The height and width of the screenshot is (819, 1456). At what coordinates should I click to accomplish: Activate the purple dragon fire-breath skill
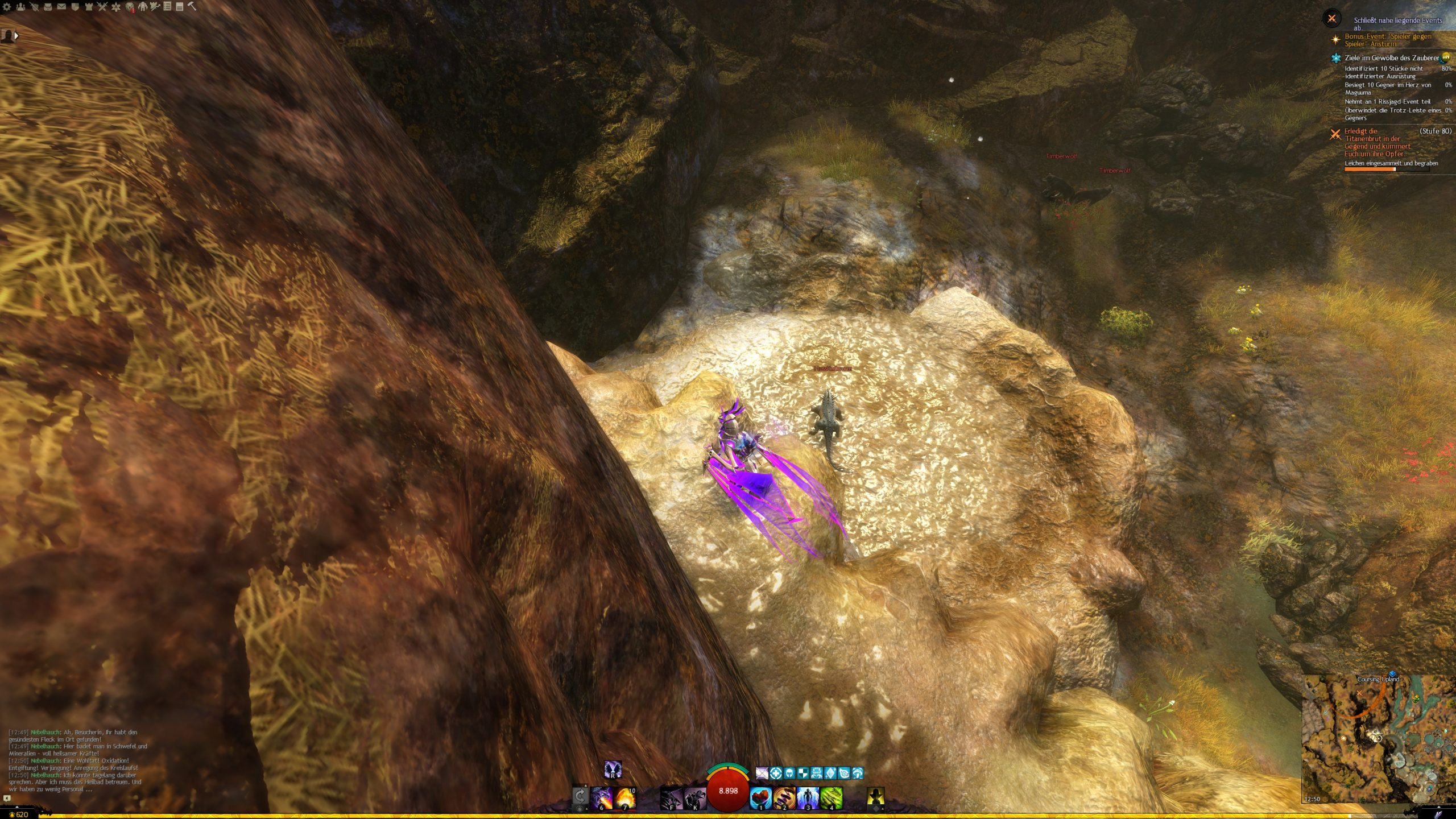click(602, 797)
